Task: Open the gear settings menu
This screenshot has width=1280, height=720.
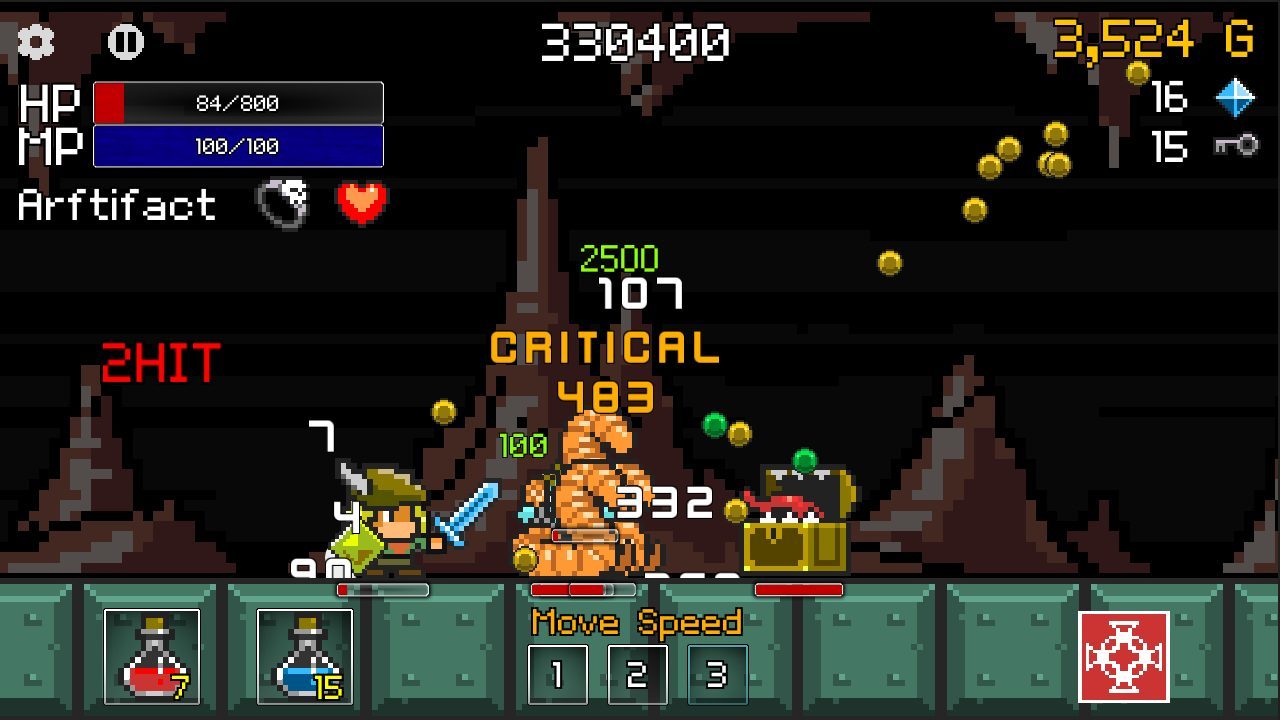Action: (37, 41)
